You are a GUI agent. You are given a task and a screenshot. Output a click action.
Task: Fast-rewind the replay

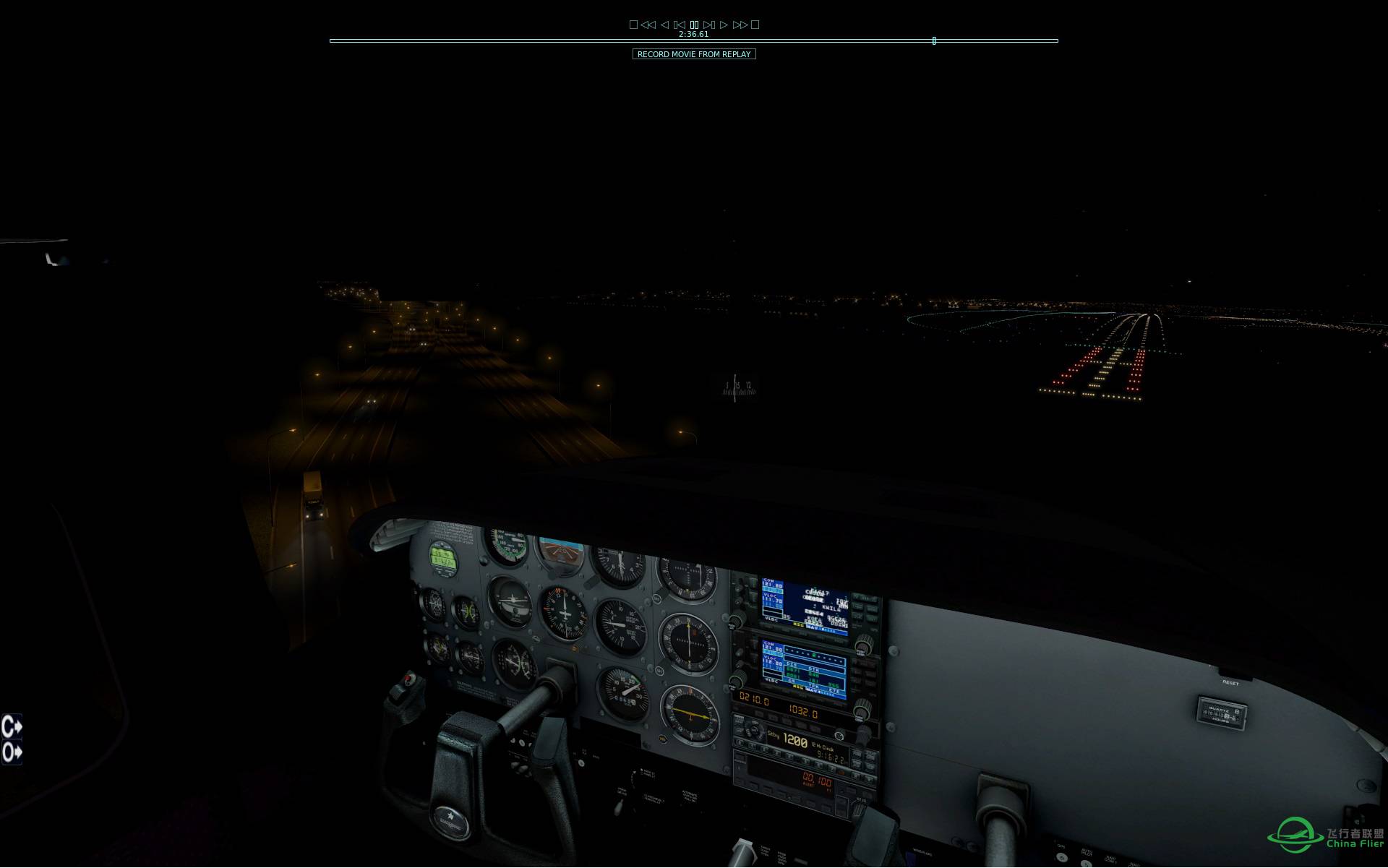tap(648, 24)
